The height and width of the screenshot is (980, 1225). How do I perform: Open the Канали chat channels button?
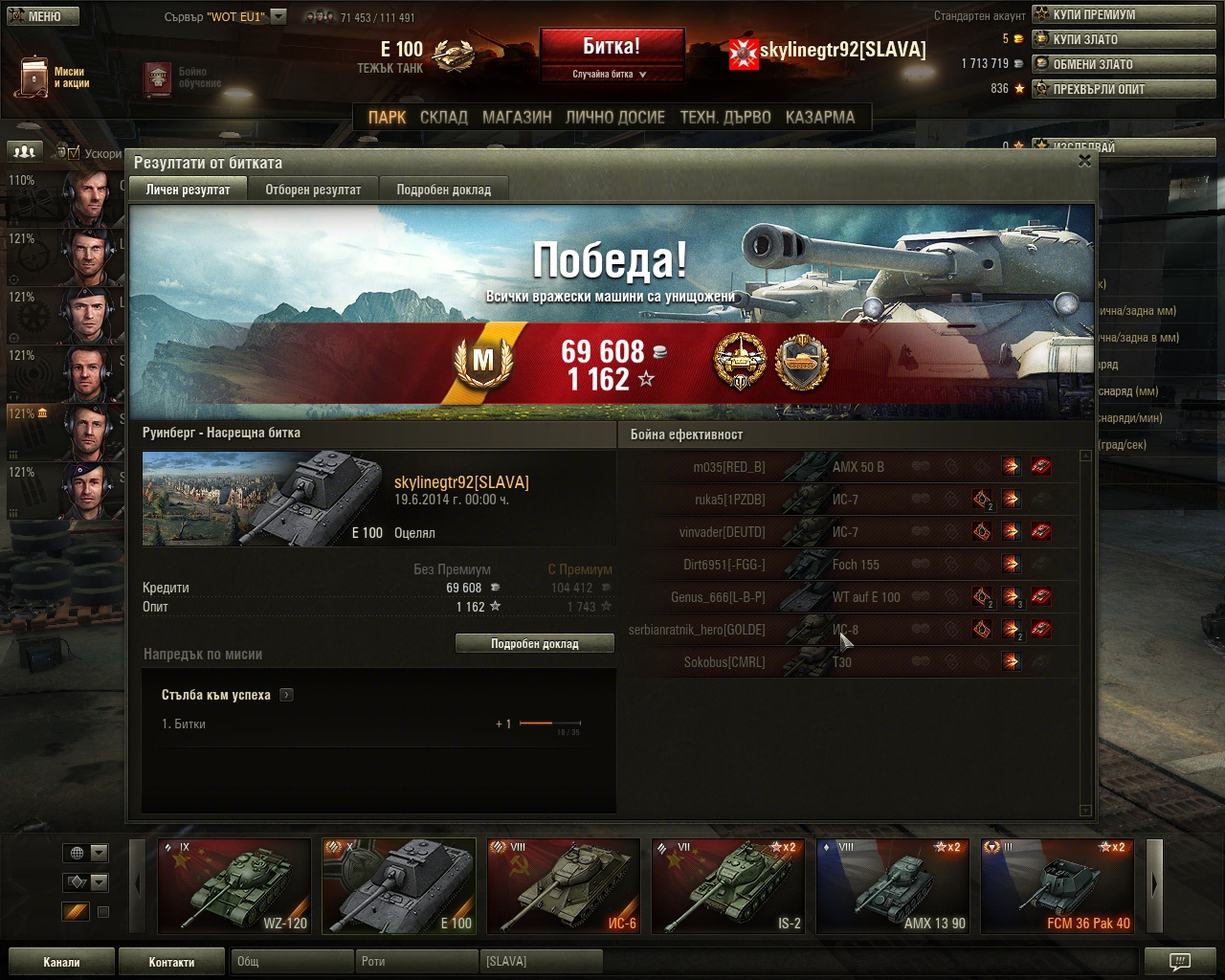pos(61,962)
